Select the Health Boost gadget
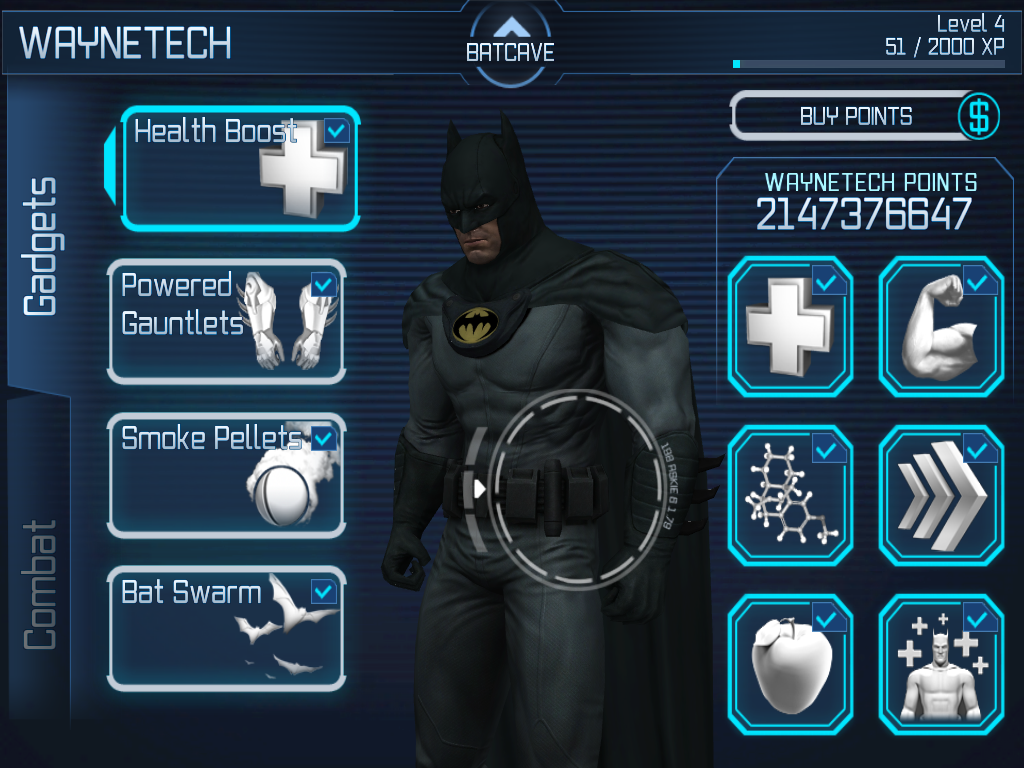This screenshot has width=1024, height=768. pyautogui.click(x=240, y=169)
